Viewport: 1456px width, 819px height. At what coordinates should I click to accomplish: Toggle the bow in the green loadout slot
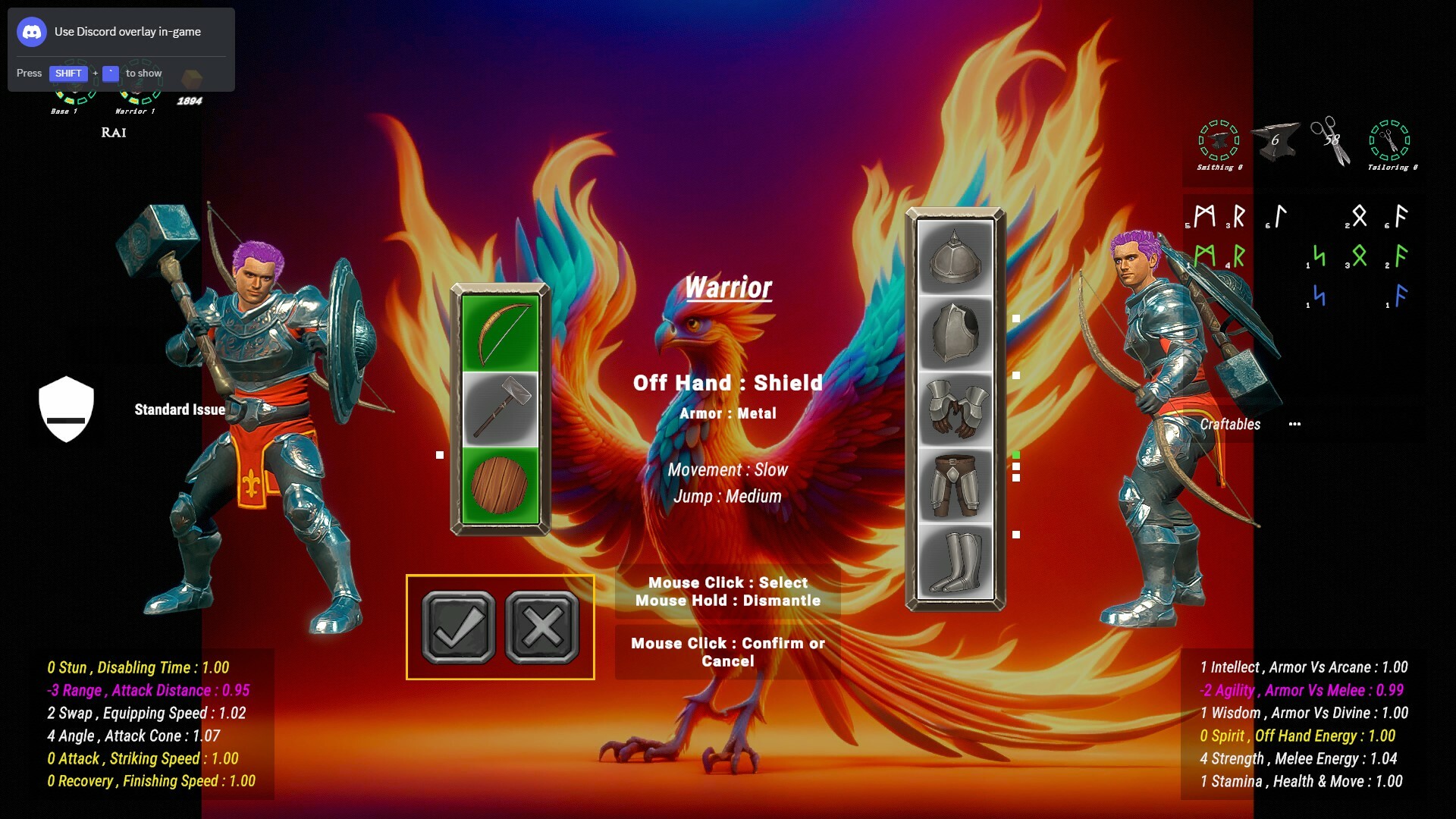[x=500, y=330]
